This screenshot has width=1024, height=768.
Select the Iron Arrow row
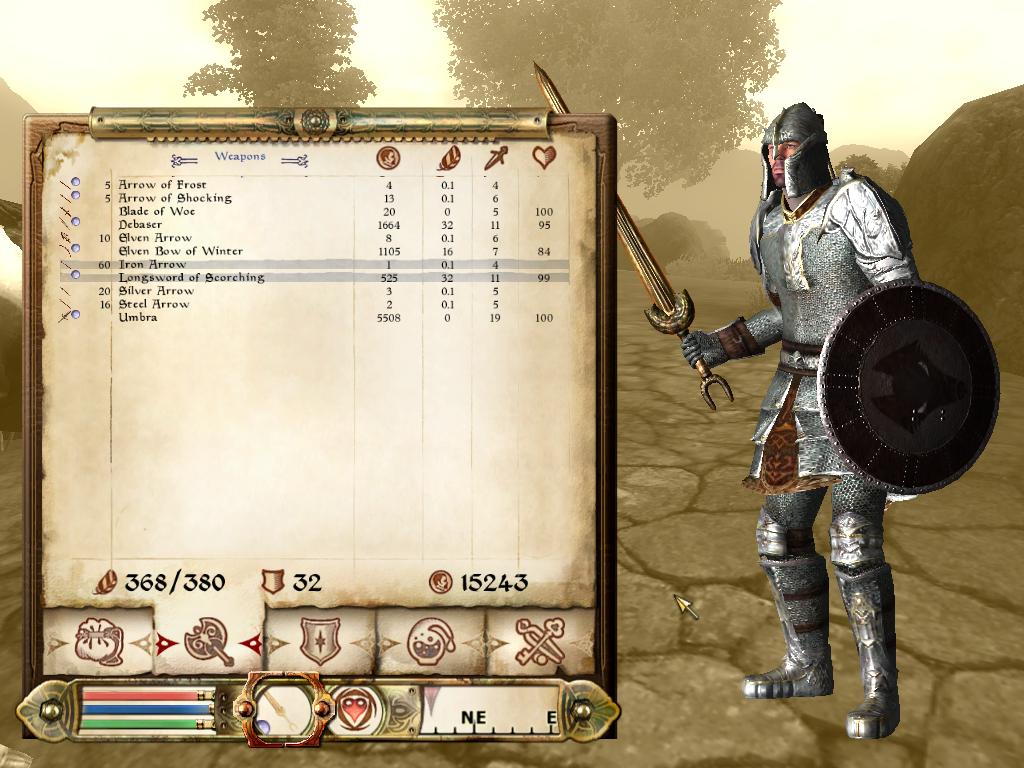(x=152, y=265)
